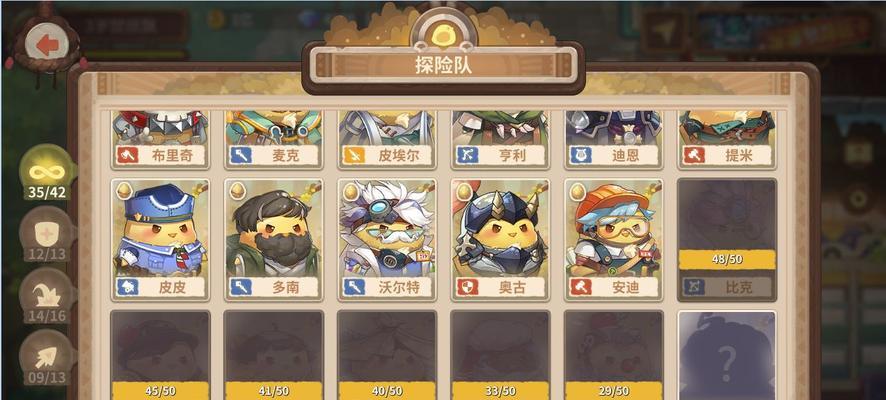
Task: Open the locked card showing 45/50
Action: (160, 355)
